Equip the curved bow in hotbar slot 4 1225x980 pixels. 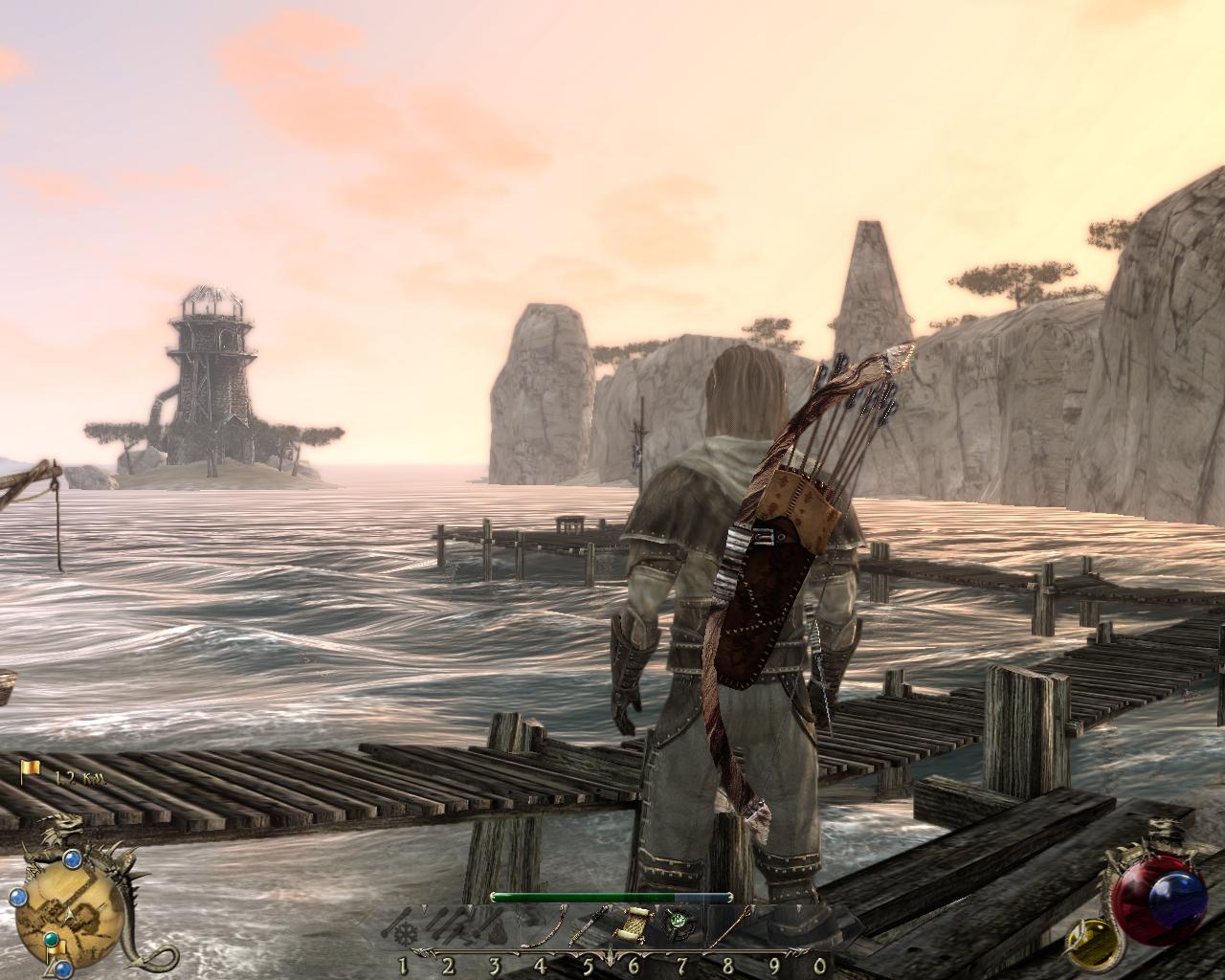click(x=542, y=928)
